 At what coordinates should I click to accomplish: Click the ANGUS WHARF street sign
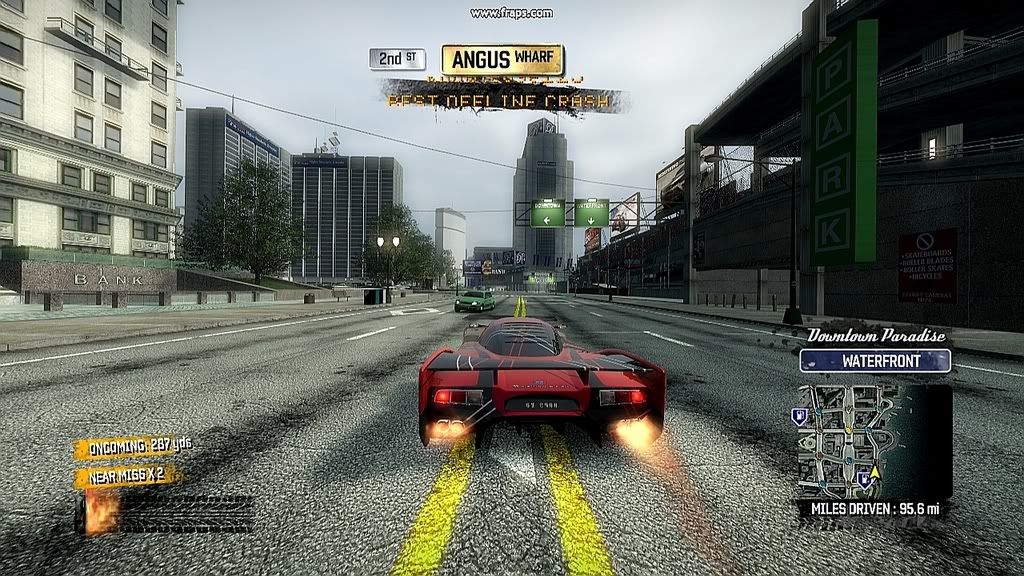point(502,60)
